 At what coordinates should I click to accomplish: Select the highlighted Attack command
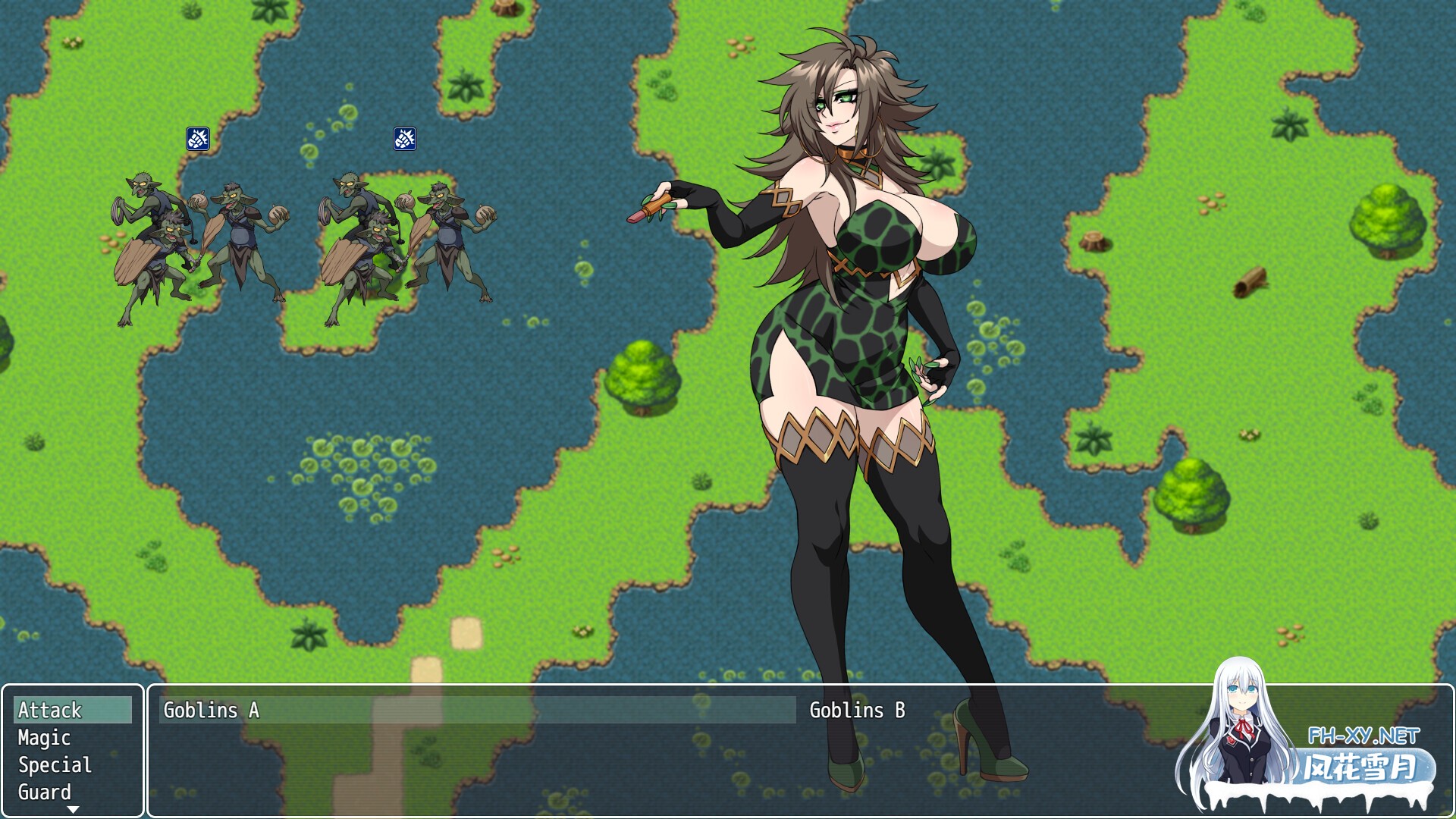pyautogui.click(x=50, y=711)
